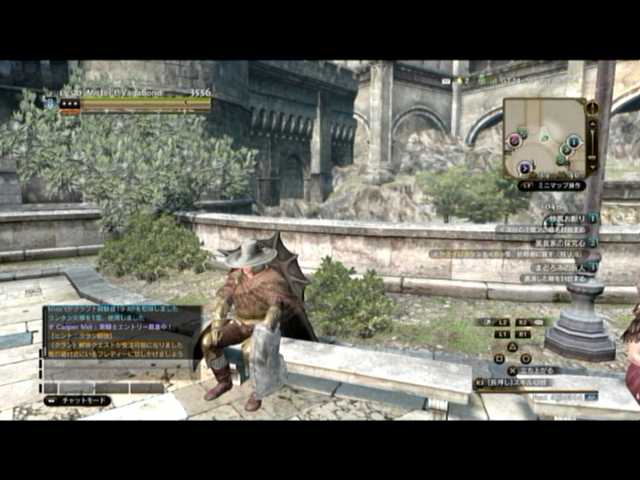Click the vertical zoom slider beside the minimap
Image resolution: width=640 pixels, height=480 pixels.
click(592, 138)
